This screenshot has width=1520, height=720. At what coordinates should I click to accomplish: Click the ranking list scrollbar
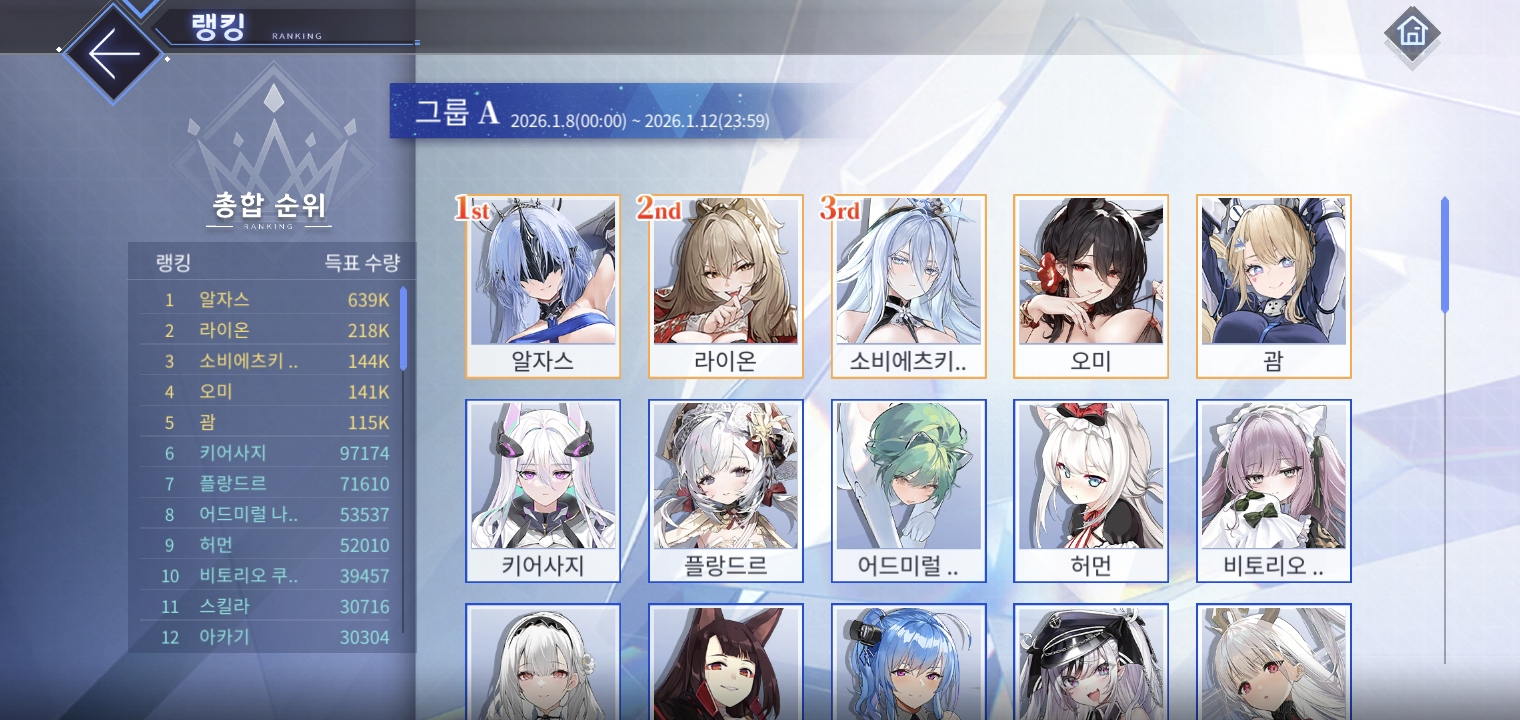point(403,328)
